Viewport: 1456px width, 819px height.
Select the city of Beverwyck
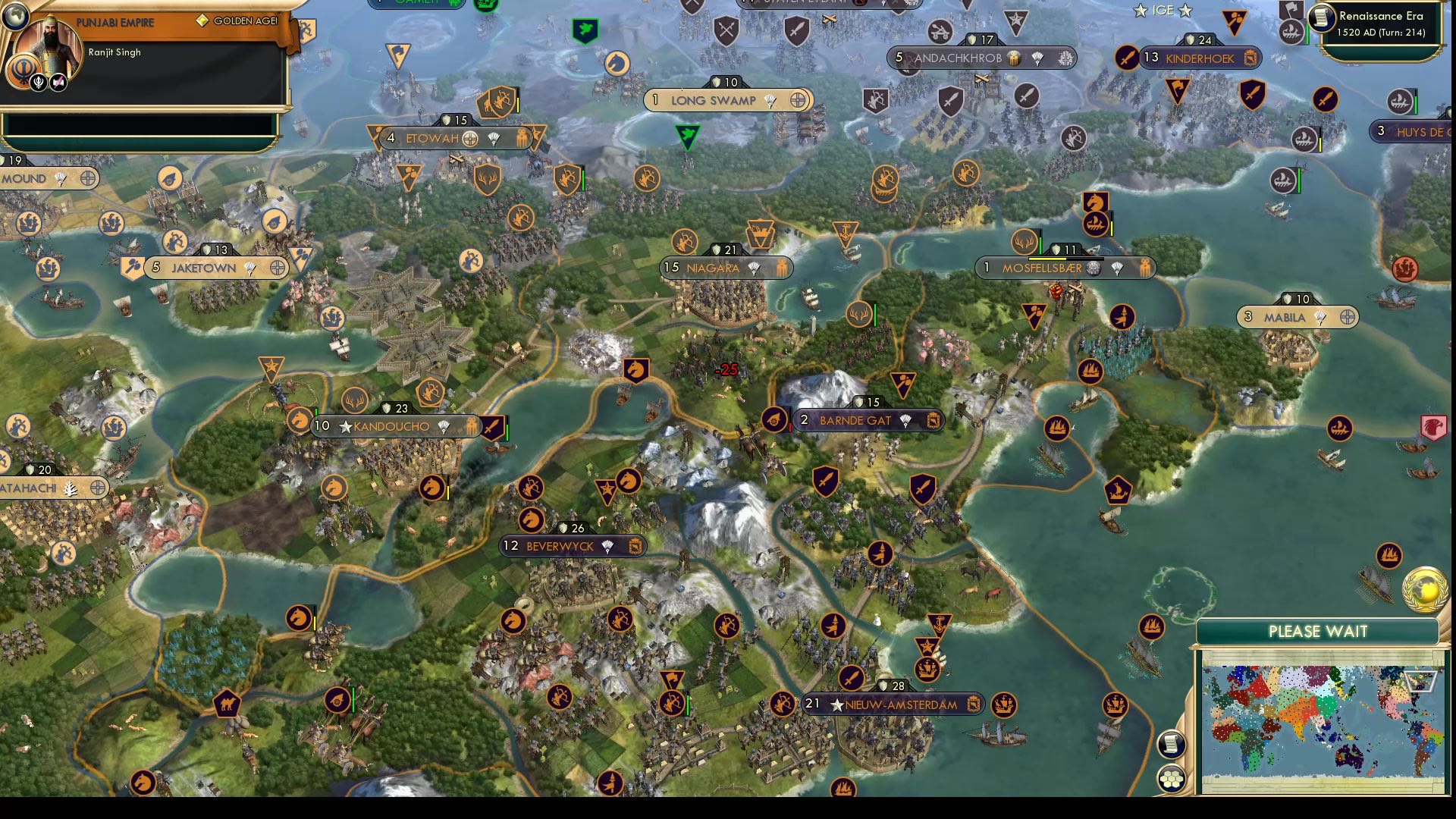point(559,546)
